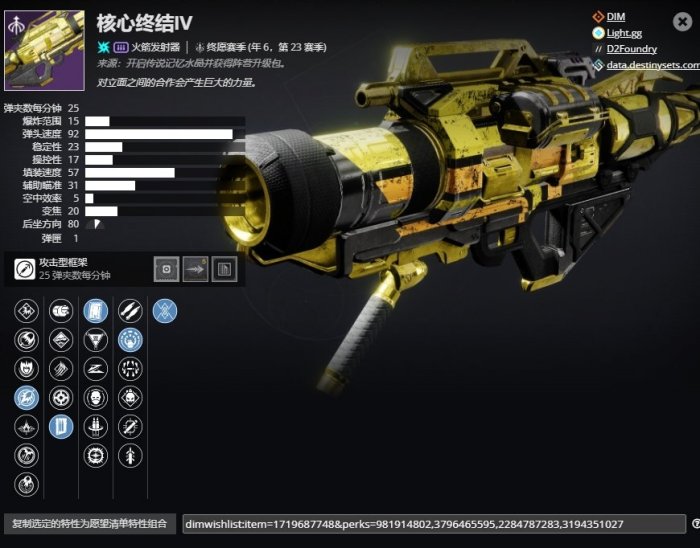Visit the D2Foundry link
700x548 pixels.
(x=631, y=49)
